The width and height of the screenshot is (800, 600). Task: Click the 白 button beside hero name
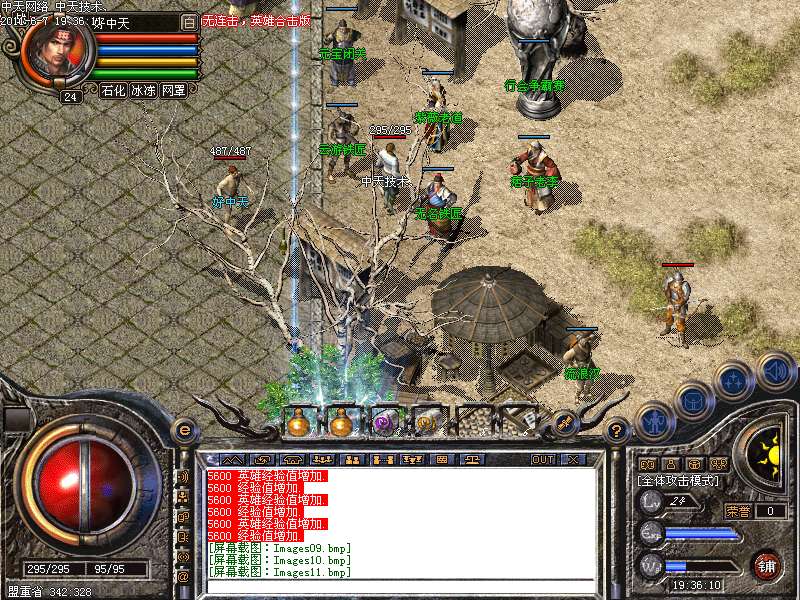coord(189,22)
